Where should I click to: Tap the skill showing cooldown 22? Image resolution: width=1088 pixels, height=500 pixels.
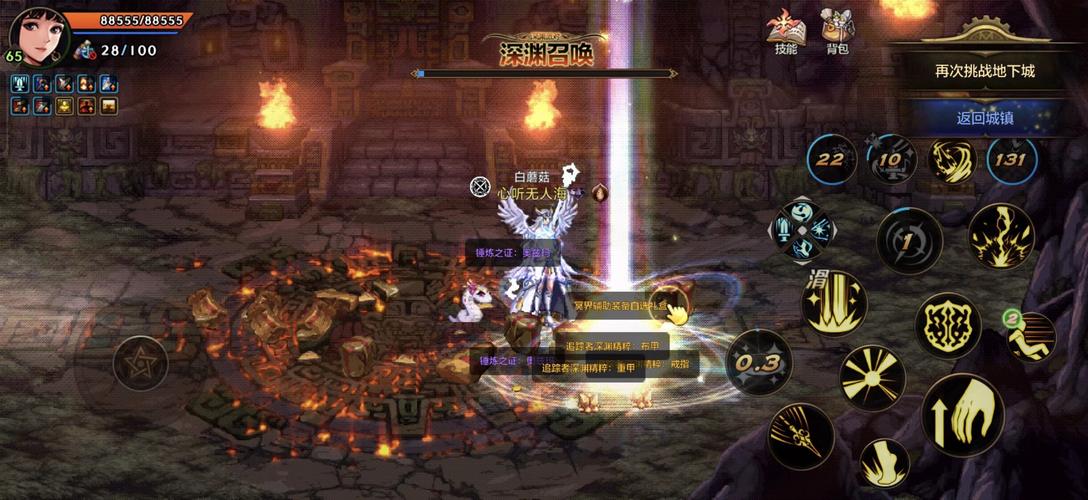(832, 160)
